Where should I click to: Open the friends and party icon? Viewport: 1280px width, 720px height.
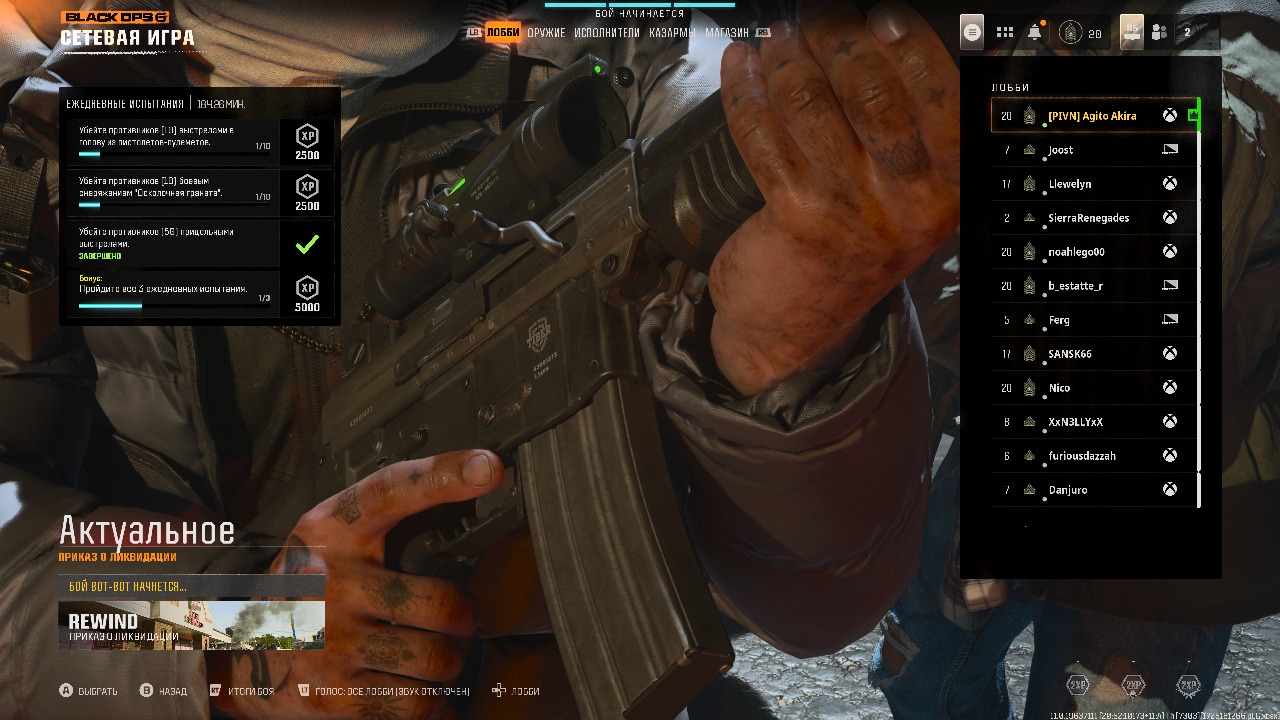[x=1160, y=33]
